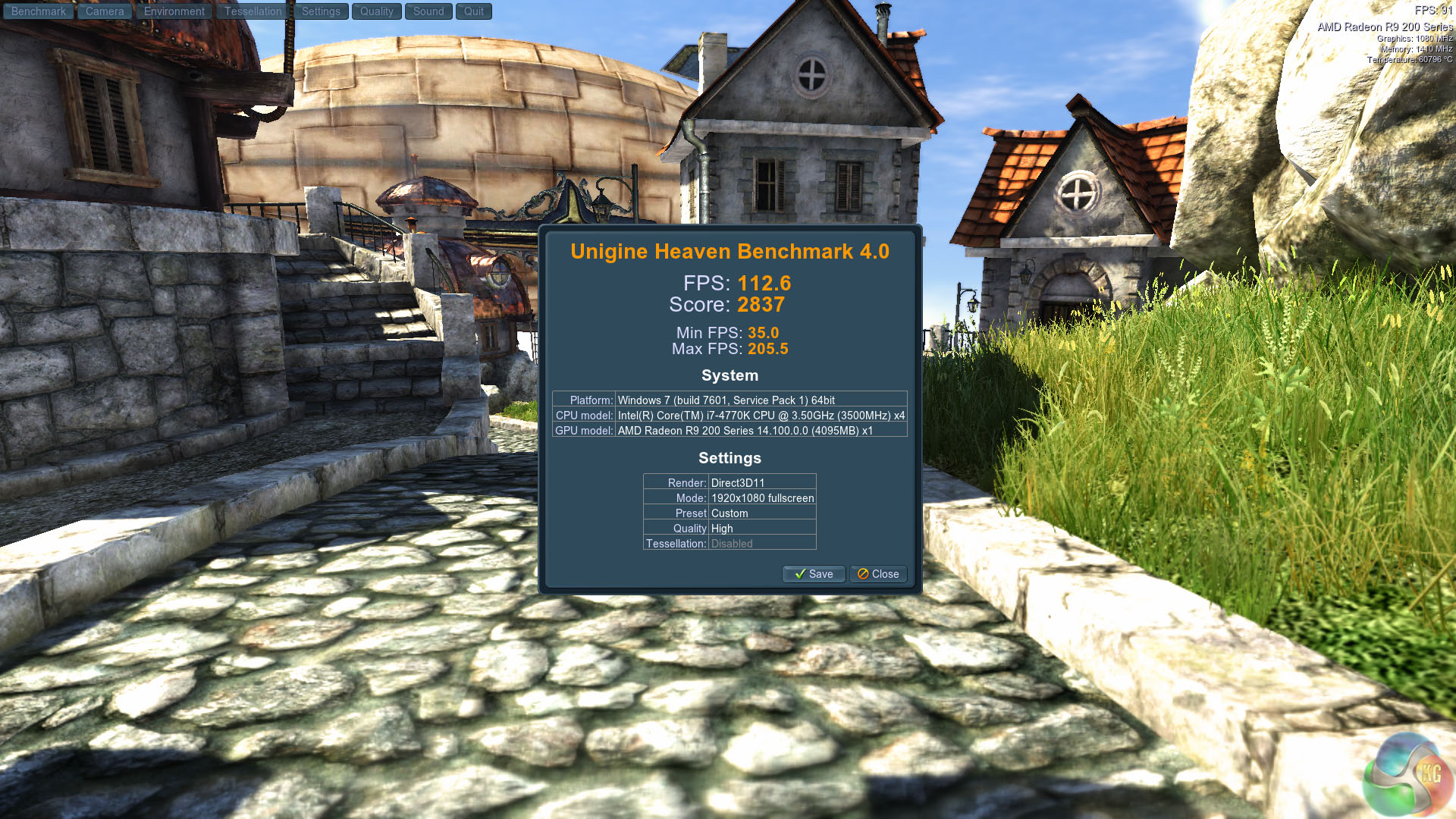The height and width of the screenshot is (819, 1456).
Task: Toggle the Tessellation option
Action: [253, 11]
